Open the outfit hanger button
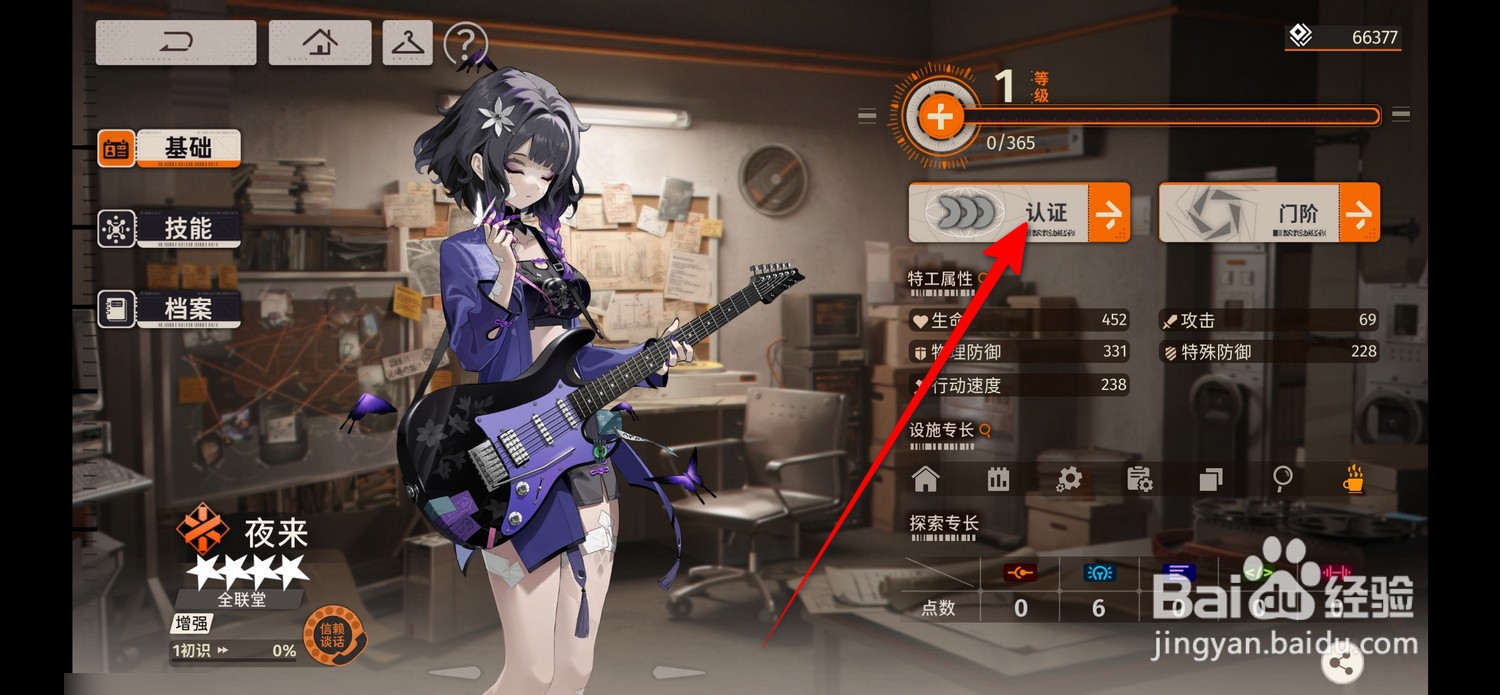 (x=407, y=43)
